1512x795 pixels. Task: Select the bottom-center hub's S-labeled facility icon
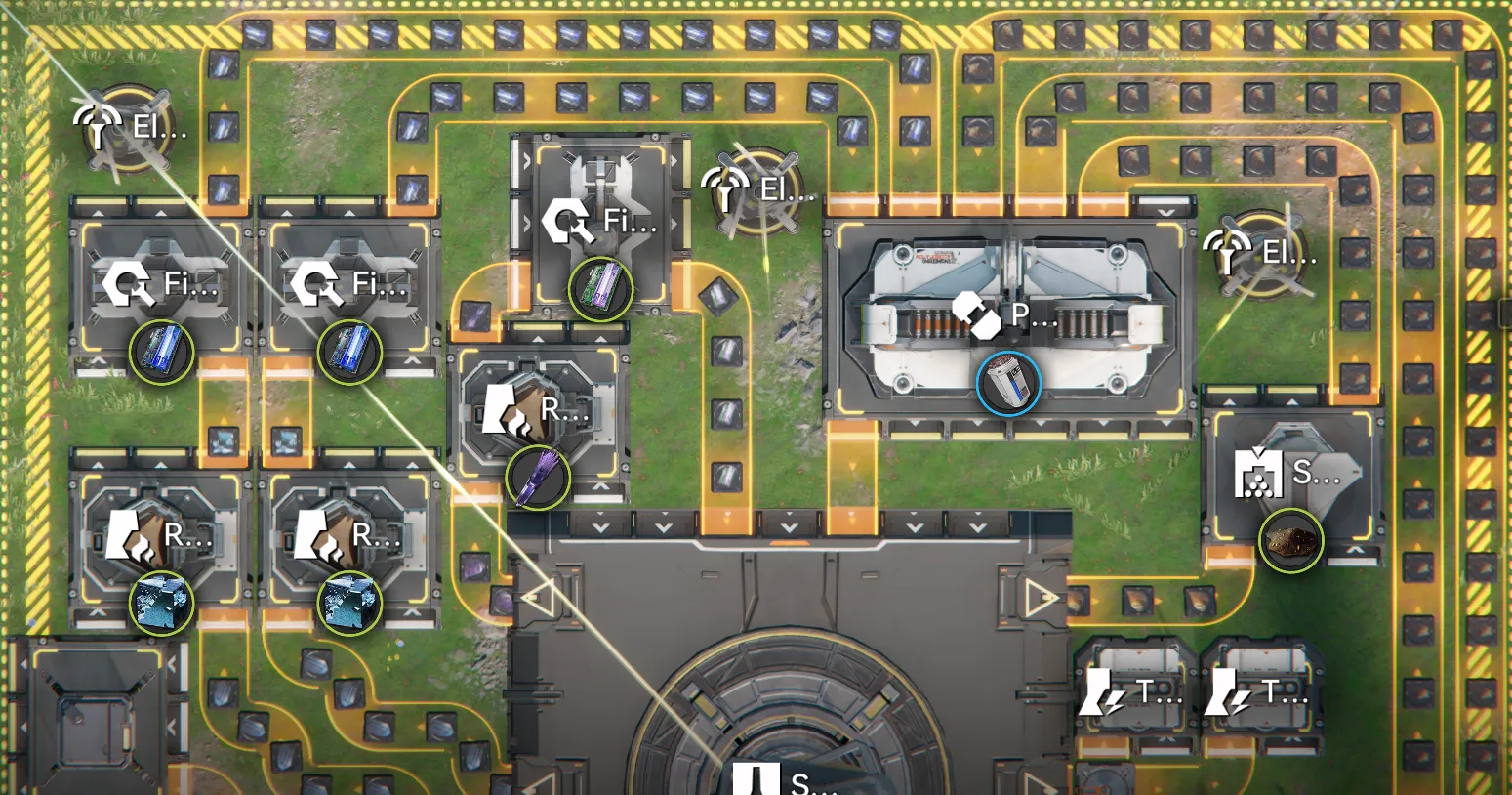click(x=756, y=782)
